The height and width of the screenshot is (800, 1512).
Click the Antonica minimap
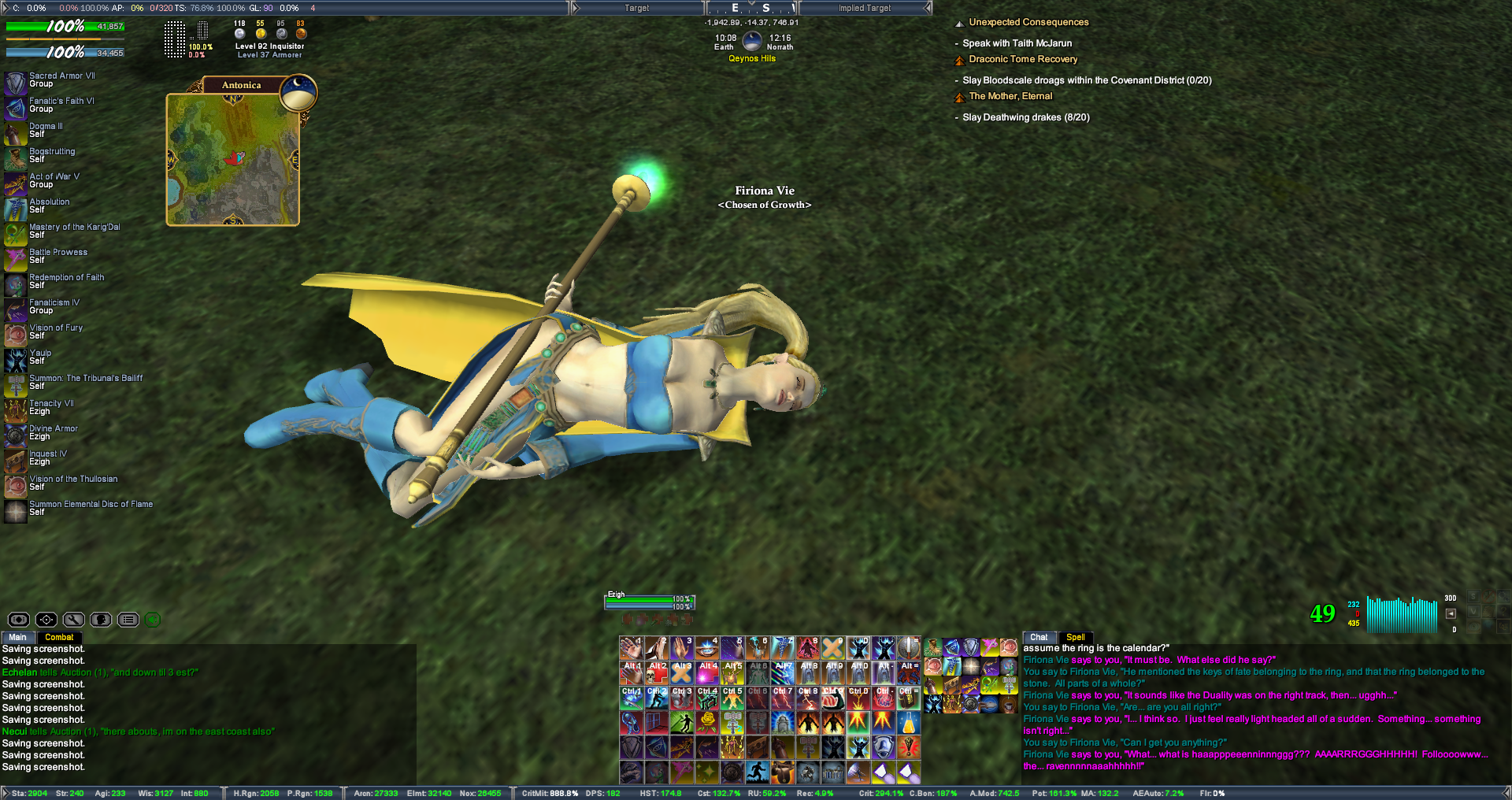point(233,159)
